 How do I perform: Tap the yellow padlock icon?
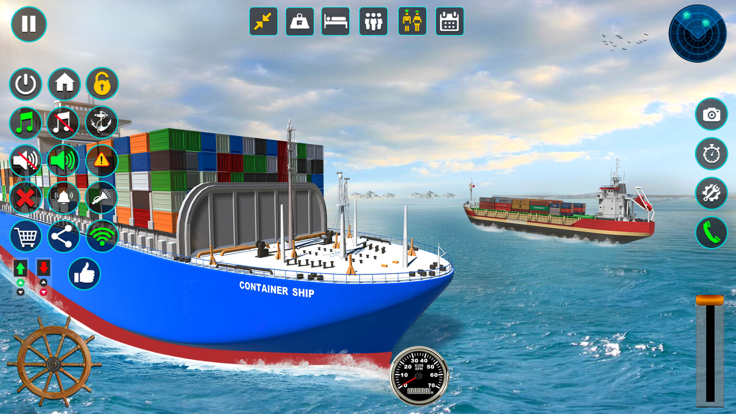tap(102, 84)
